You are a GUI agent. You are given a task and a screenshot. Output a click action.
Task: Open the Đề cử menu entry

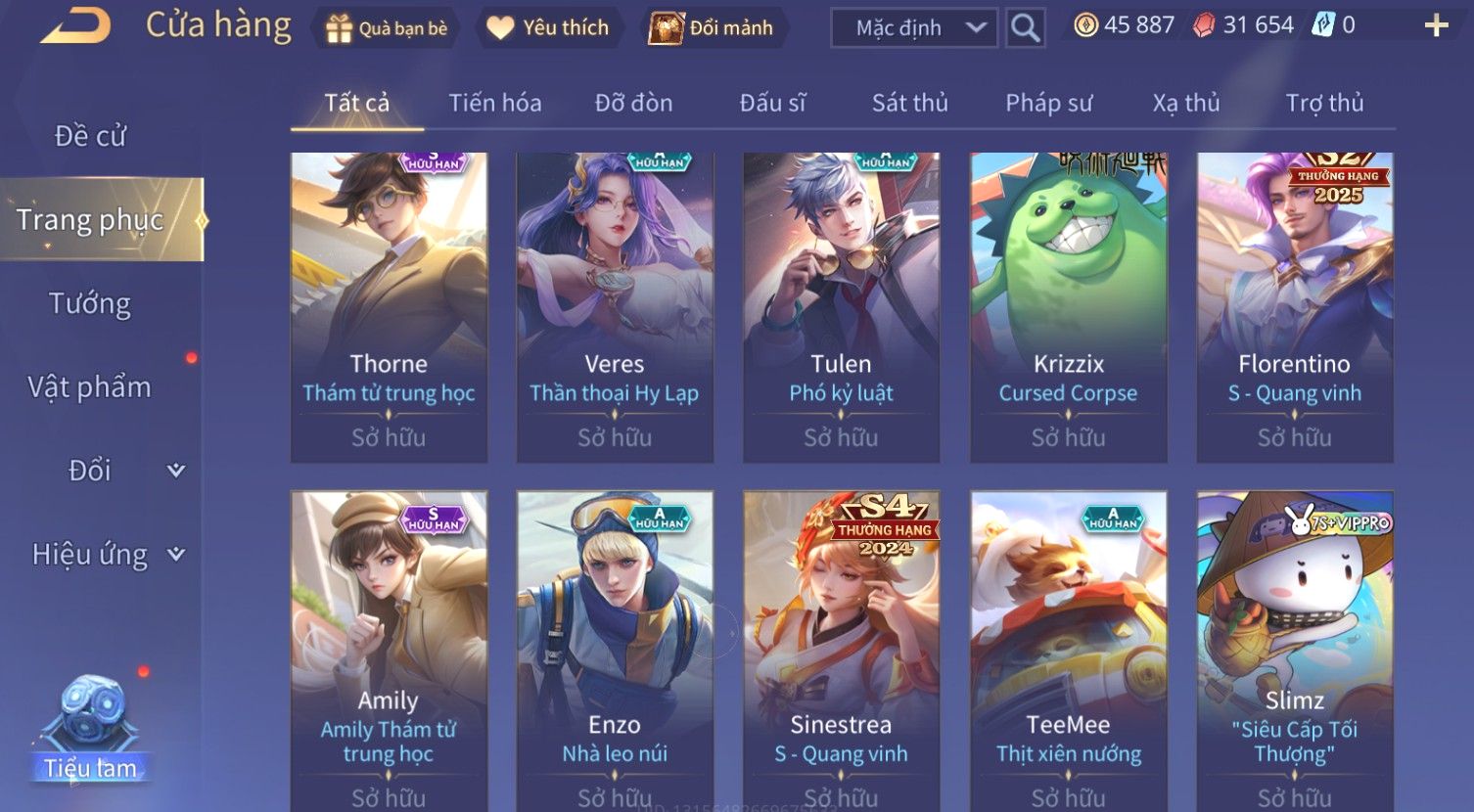point(90,136)
